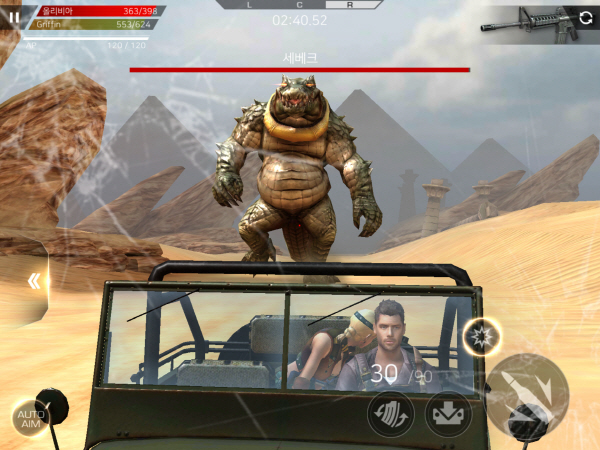The image size is (600, 450).
Task: Select the C position tab
Action: [300, 5]
